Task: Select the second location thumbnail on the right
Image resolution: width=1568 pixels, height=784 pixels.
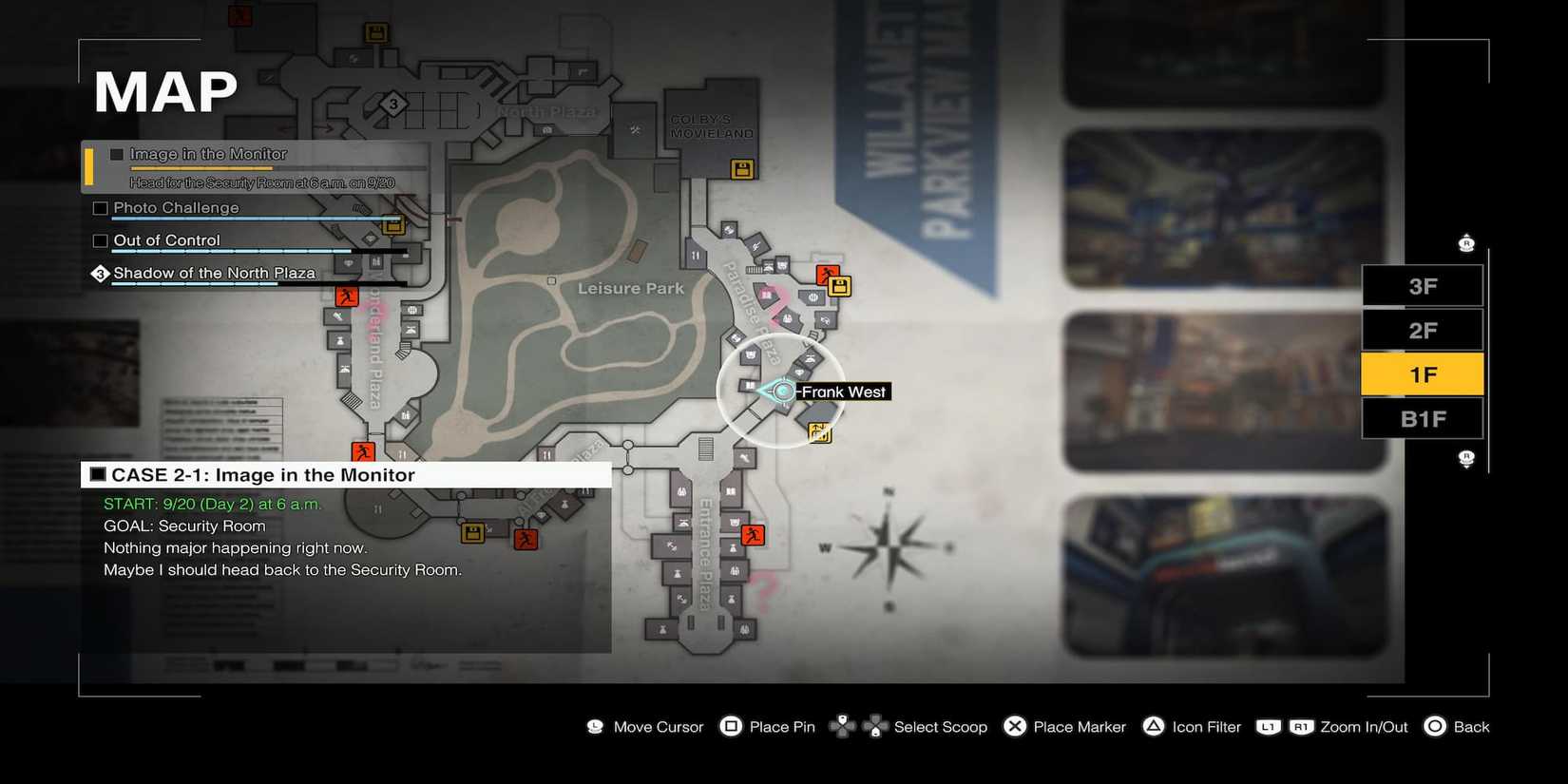Action: point(1224,209)
